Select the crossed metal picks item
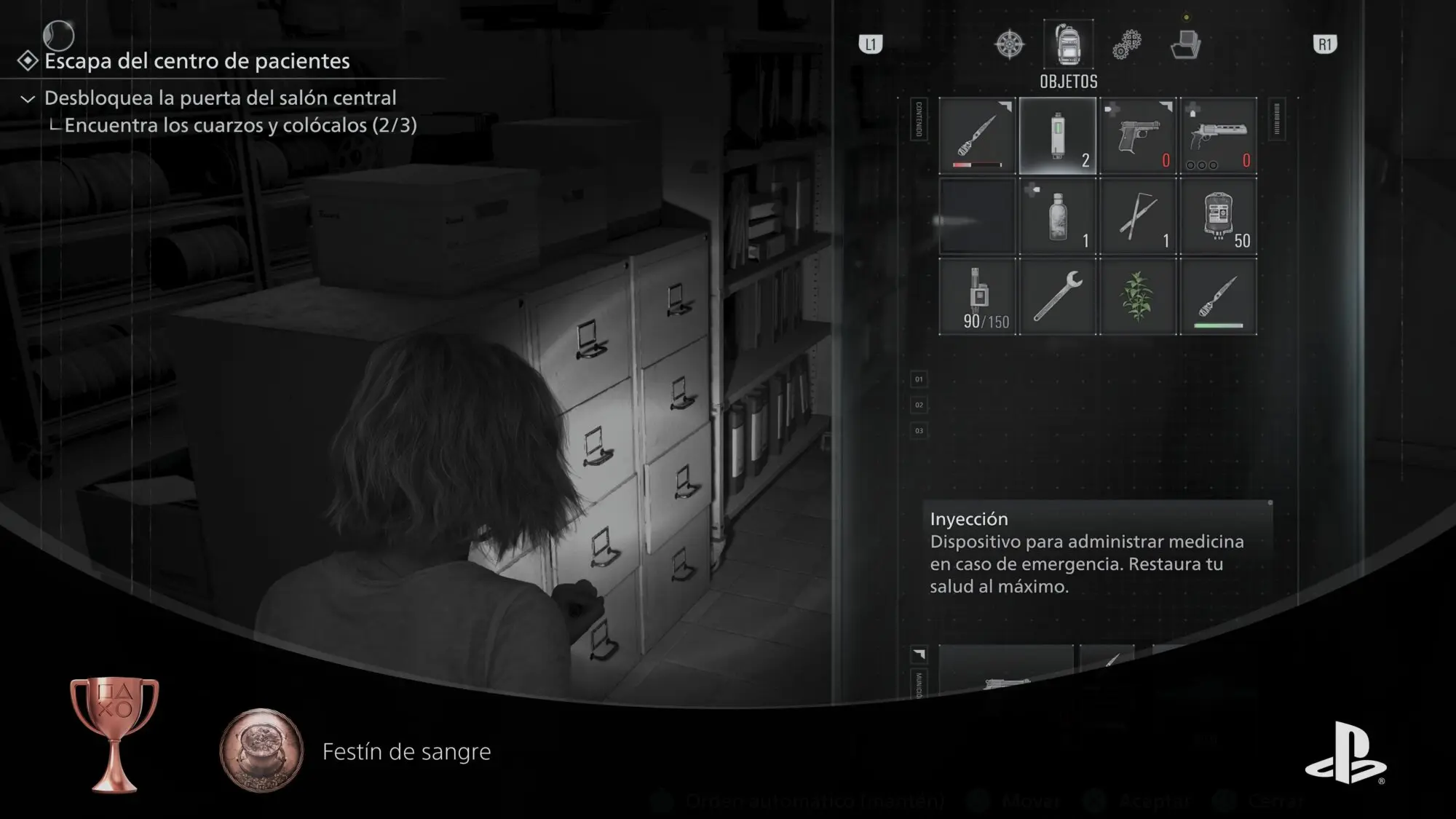The image size is (1456, 819). (x=1138, y=217)
